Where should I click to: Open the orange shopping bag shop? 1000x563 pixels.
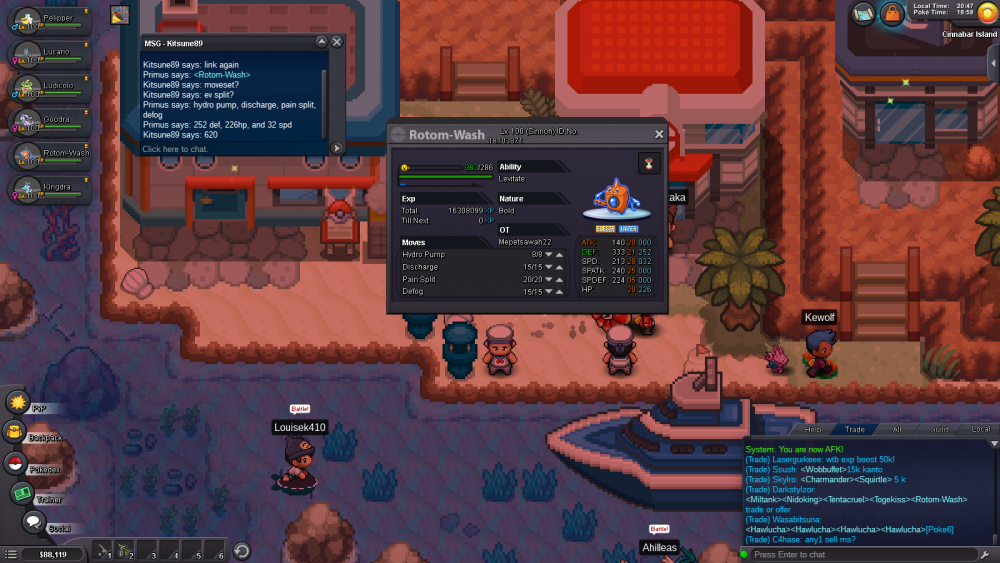890,13
